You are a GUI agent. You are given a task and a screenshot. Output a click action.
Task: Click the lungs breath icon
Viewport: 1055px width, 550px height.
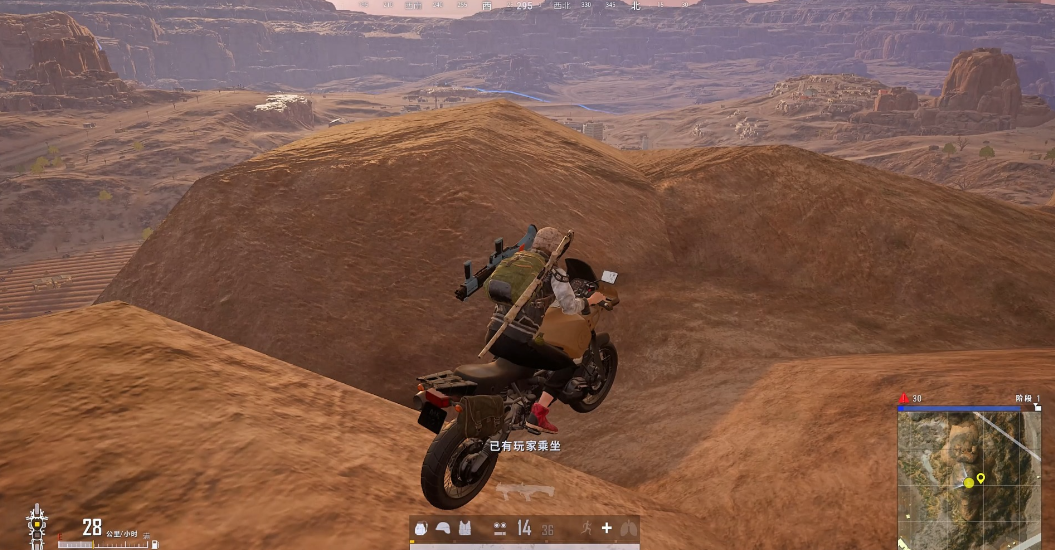point(627,528)
